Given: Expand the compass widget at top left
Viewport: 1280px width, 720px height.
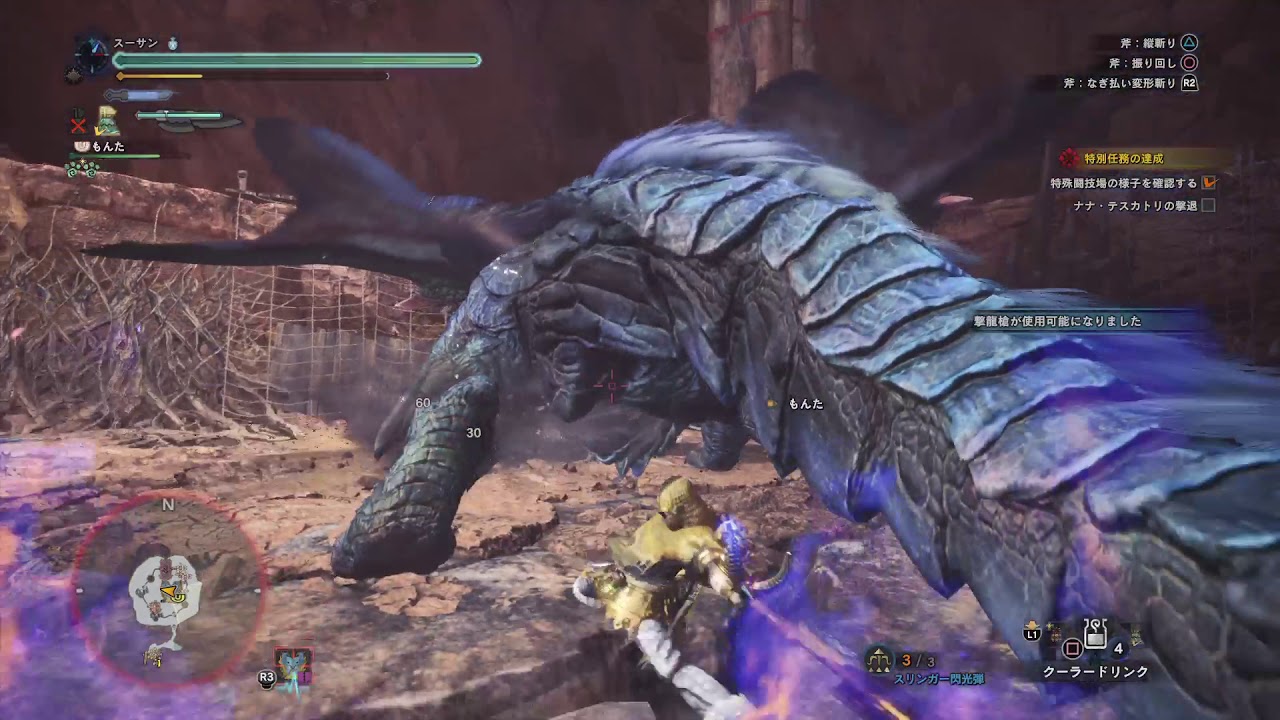Looking at the screenshot, I should point(91,54).
